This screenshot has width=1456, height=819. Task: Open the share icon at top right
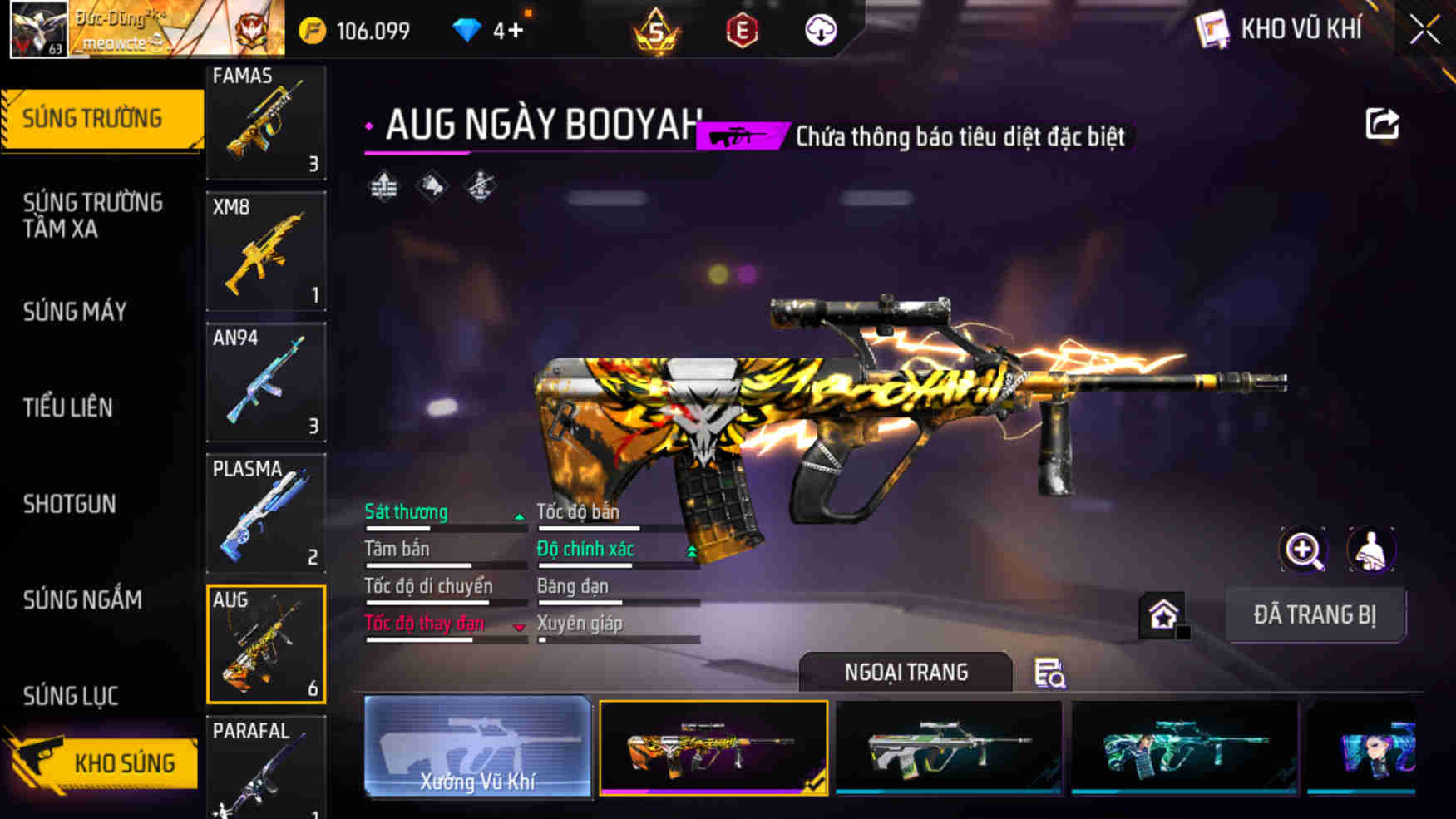1382,123
